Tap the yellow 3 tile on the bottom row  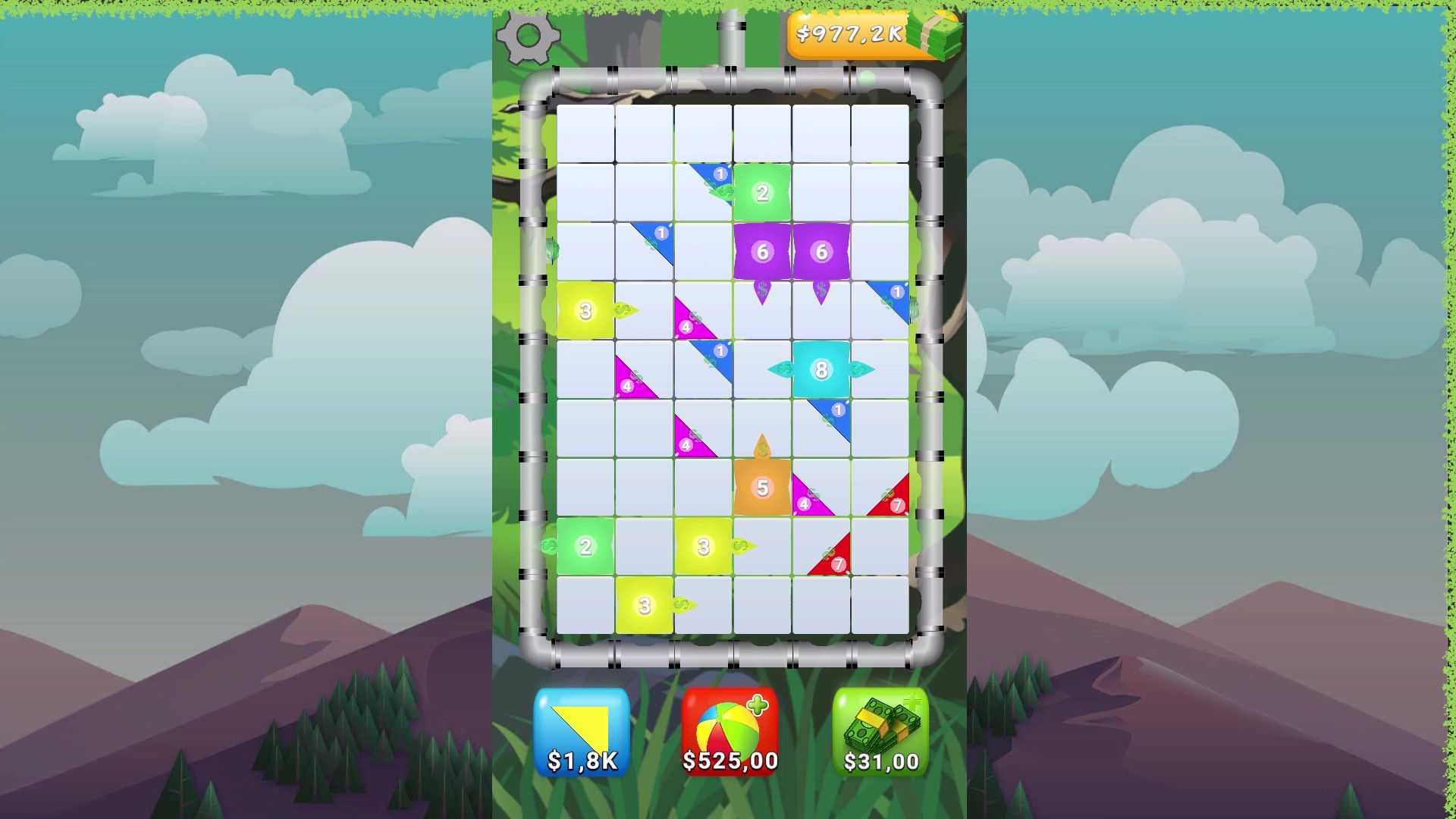click(644, 606)
